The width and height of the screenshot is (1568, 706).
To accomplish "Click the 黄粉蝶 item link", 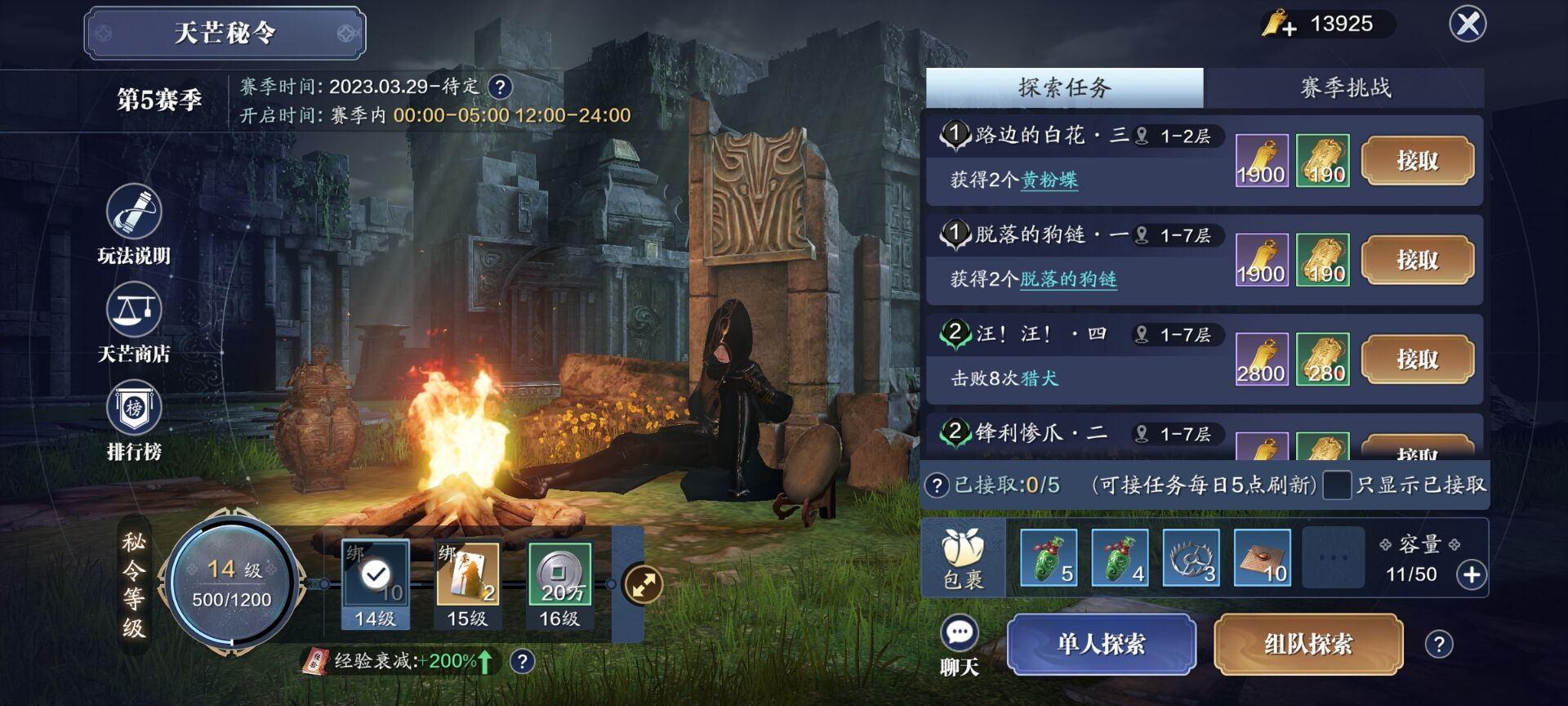I will [1049, 180].
